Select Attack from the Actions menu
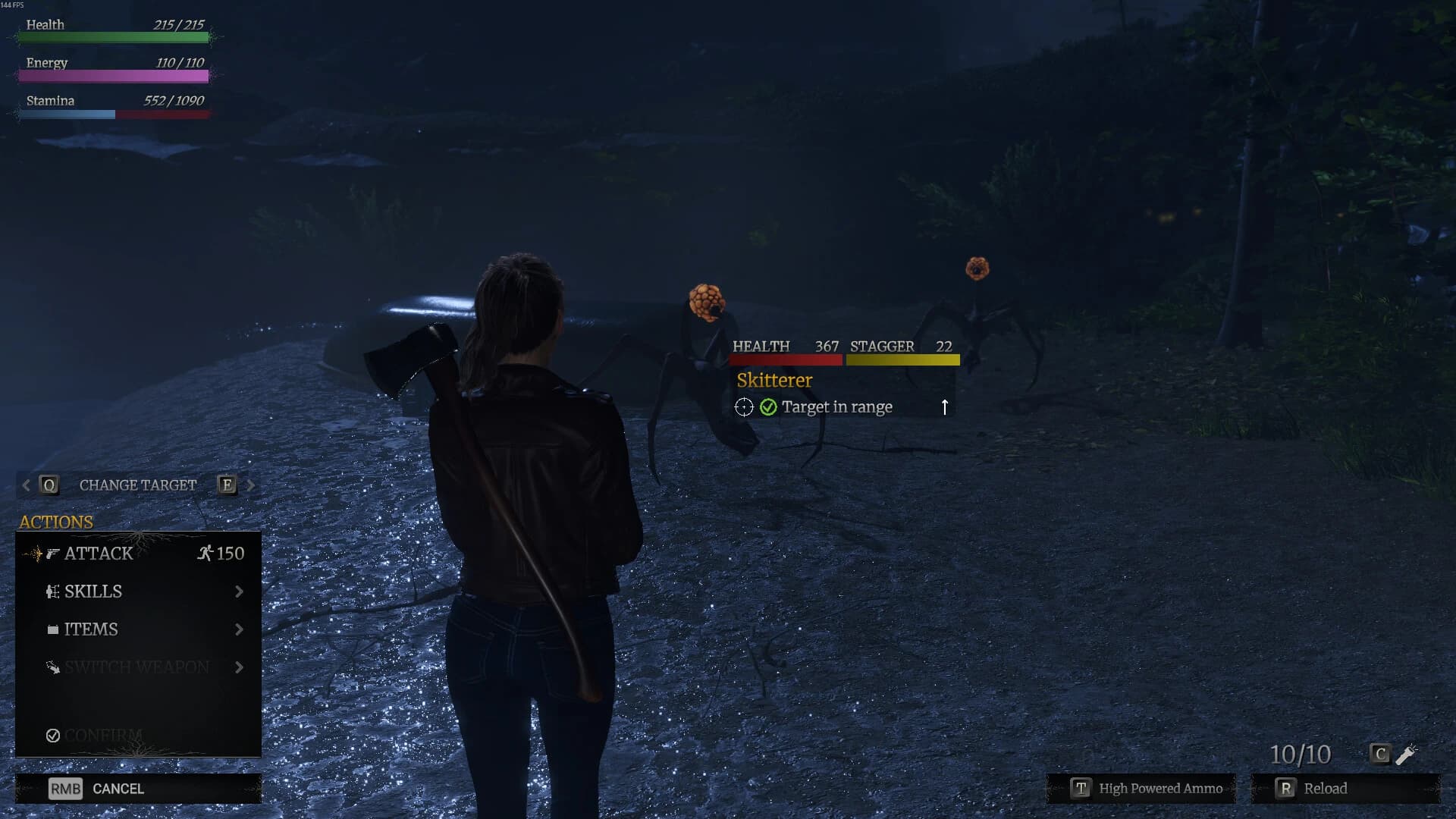The height and width of the screenshot is (819, 1456). coord(99,553)
